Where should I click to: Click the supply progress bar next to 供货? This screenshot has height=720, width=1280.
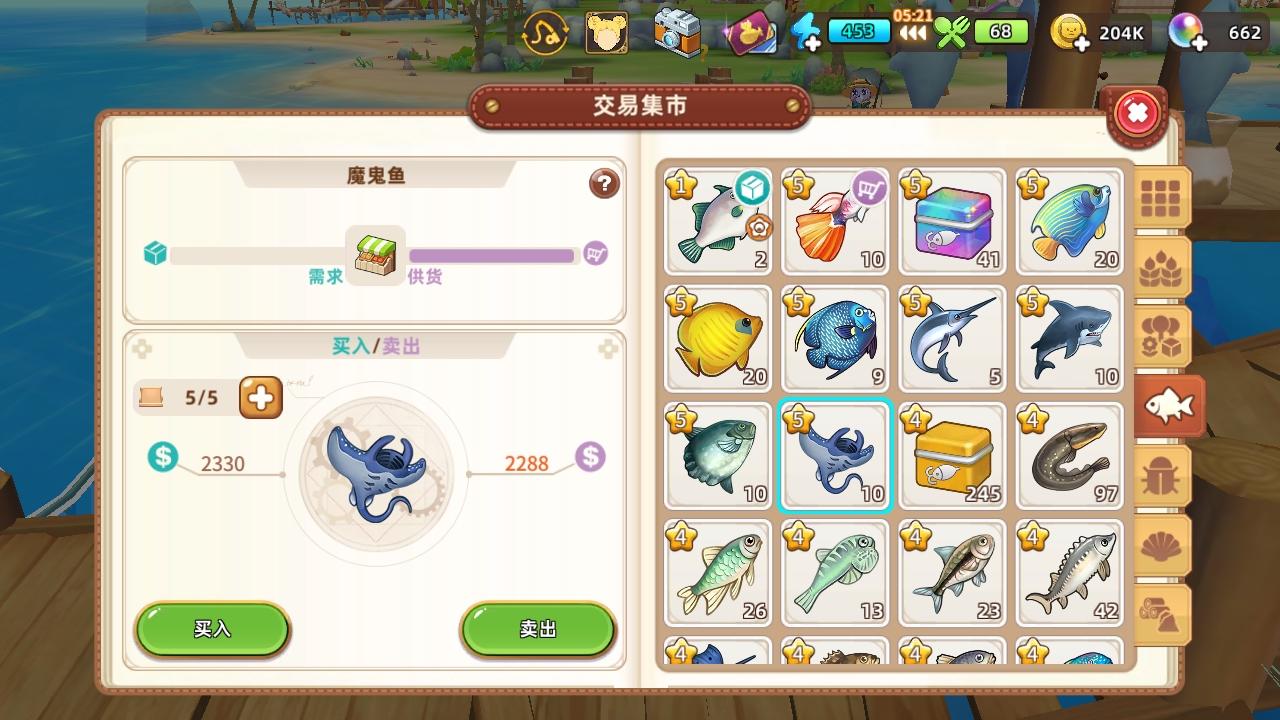tap(492, 257)
